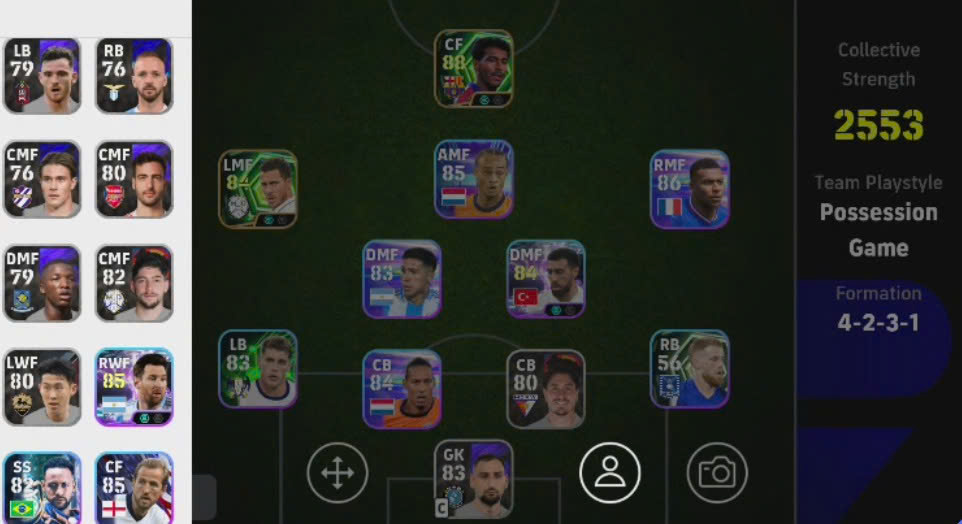
Task: Select the CB 80 defender card
Action: tap(545, 389)
